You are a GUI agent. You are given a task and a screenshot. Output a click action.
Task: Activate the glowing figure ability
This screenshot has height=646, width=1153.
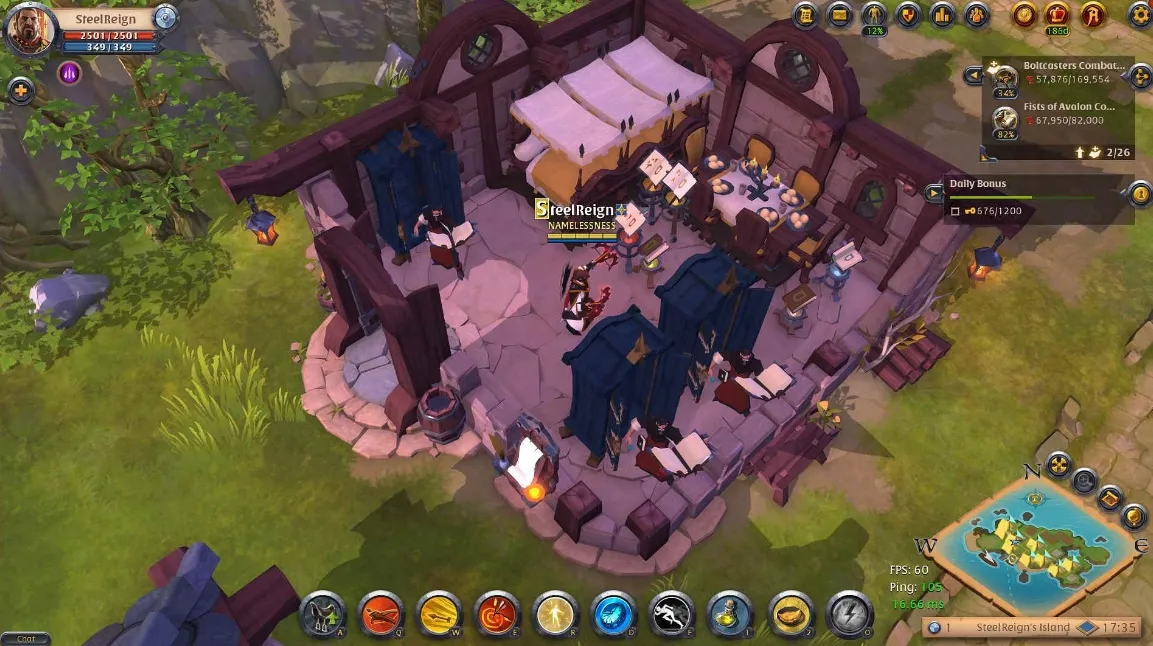555,613
